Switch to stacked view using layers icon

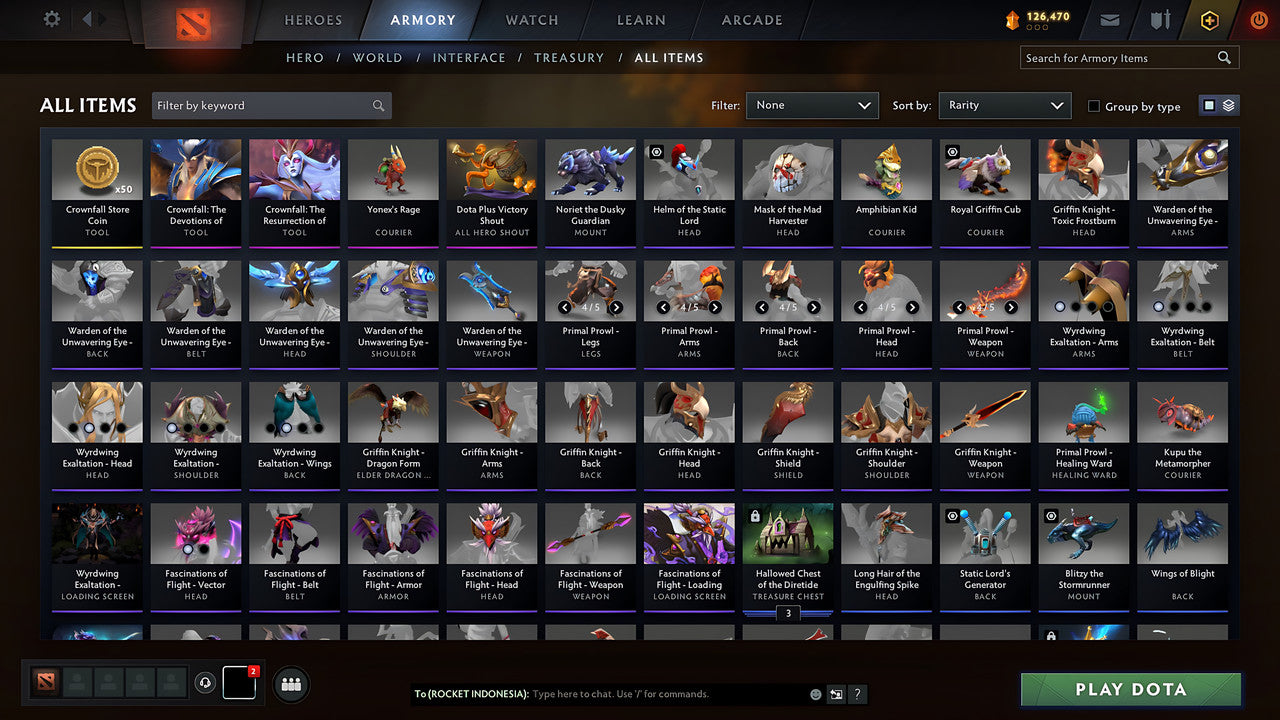(x=1228, y=104)
